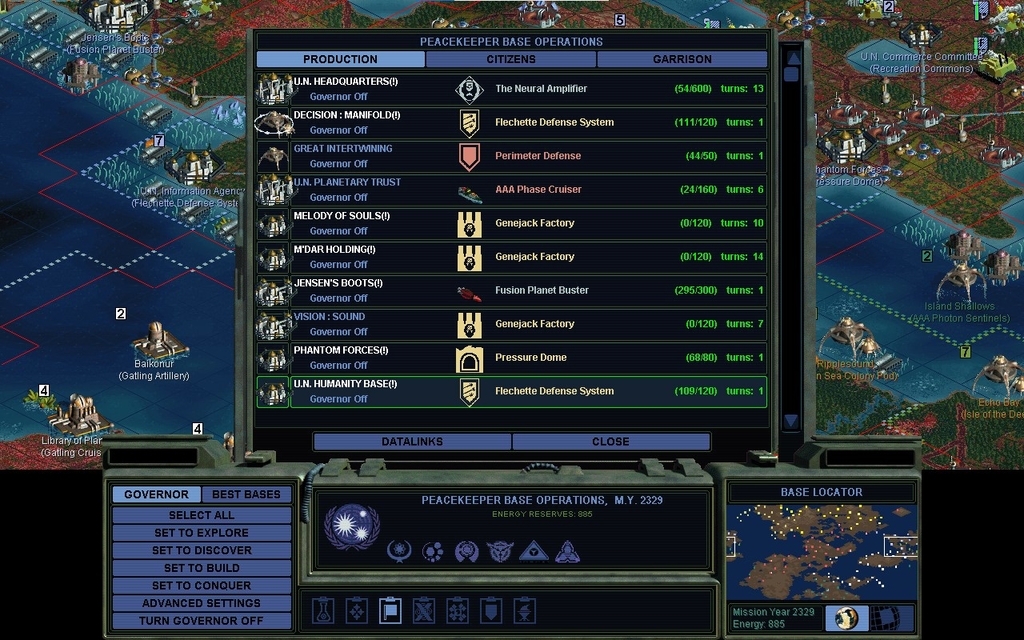Viewport: 1024px width, 640px height.
Task: Switch to the Best Bases tab
Action: coord(246,494)
